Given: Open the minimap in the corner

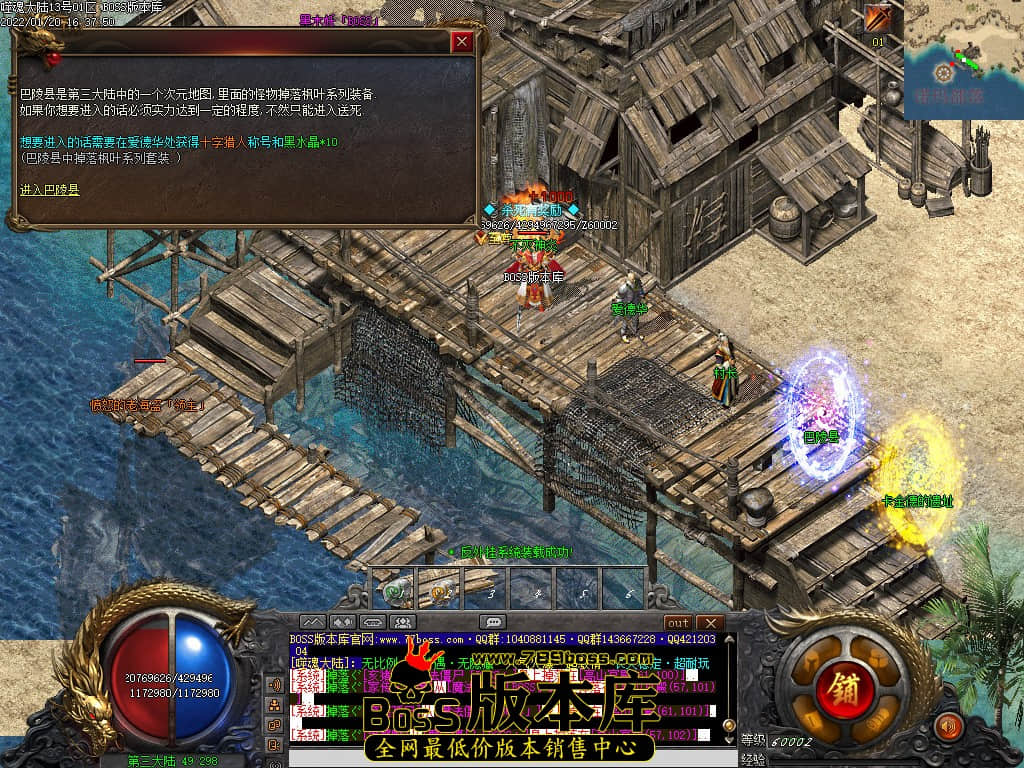Looking at the screenshot, I should pyautogui.click(x=963, y=60).
